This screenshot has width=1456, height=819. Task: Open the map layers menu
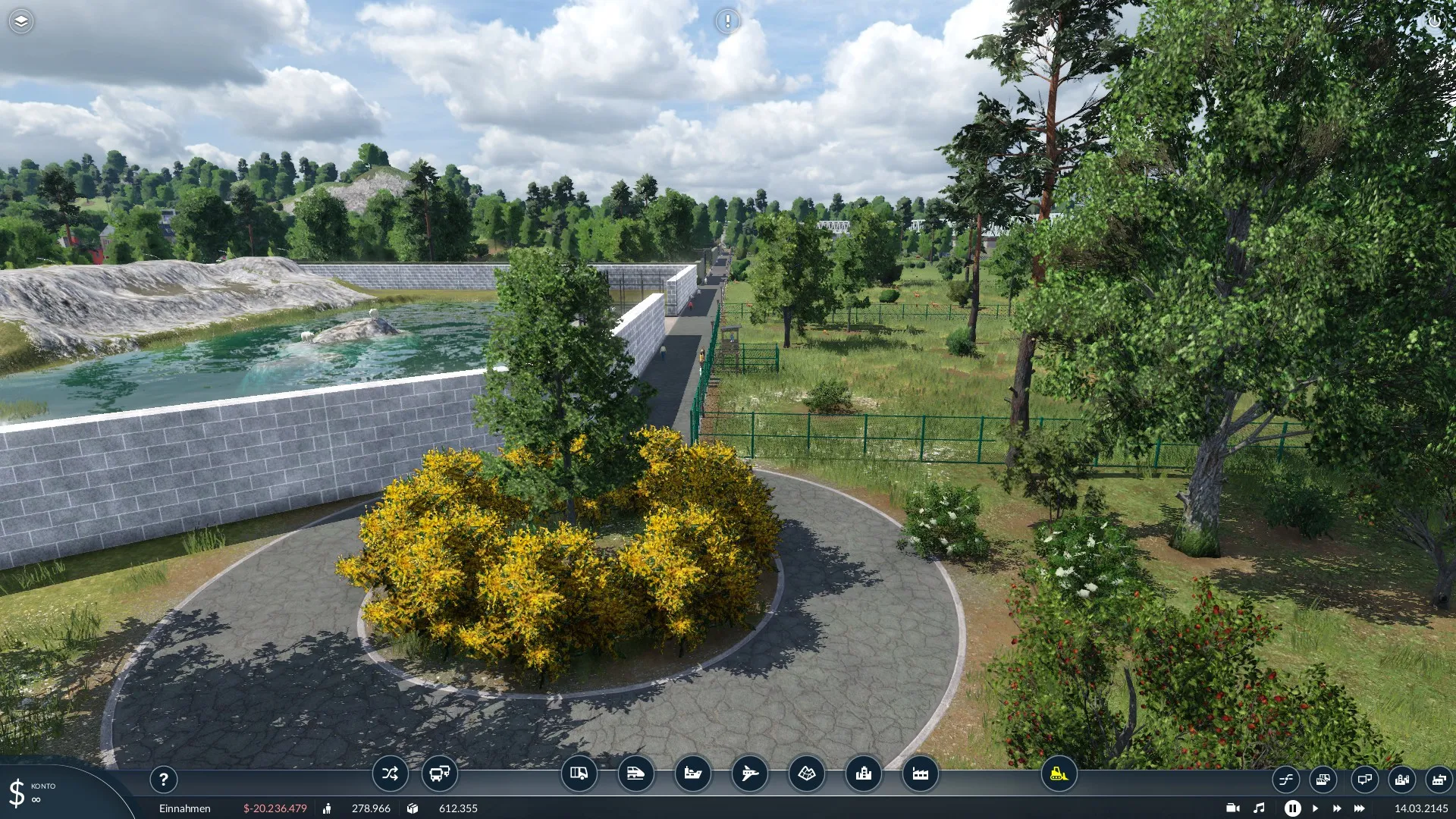(x=21, y=21)
